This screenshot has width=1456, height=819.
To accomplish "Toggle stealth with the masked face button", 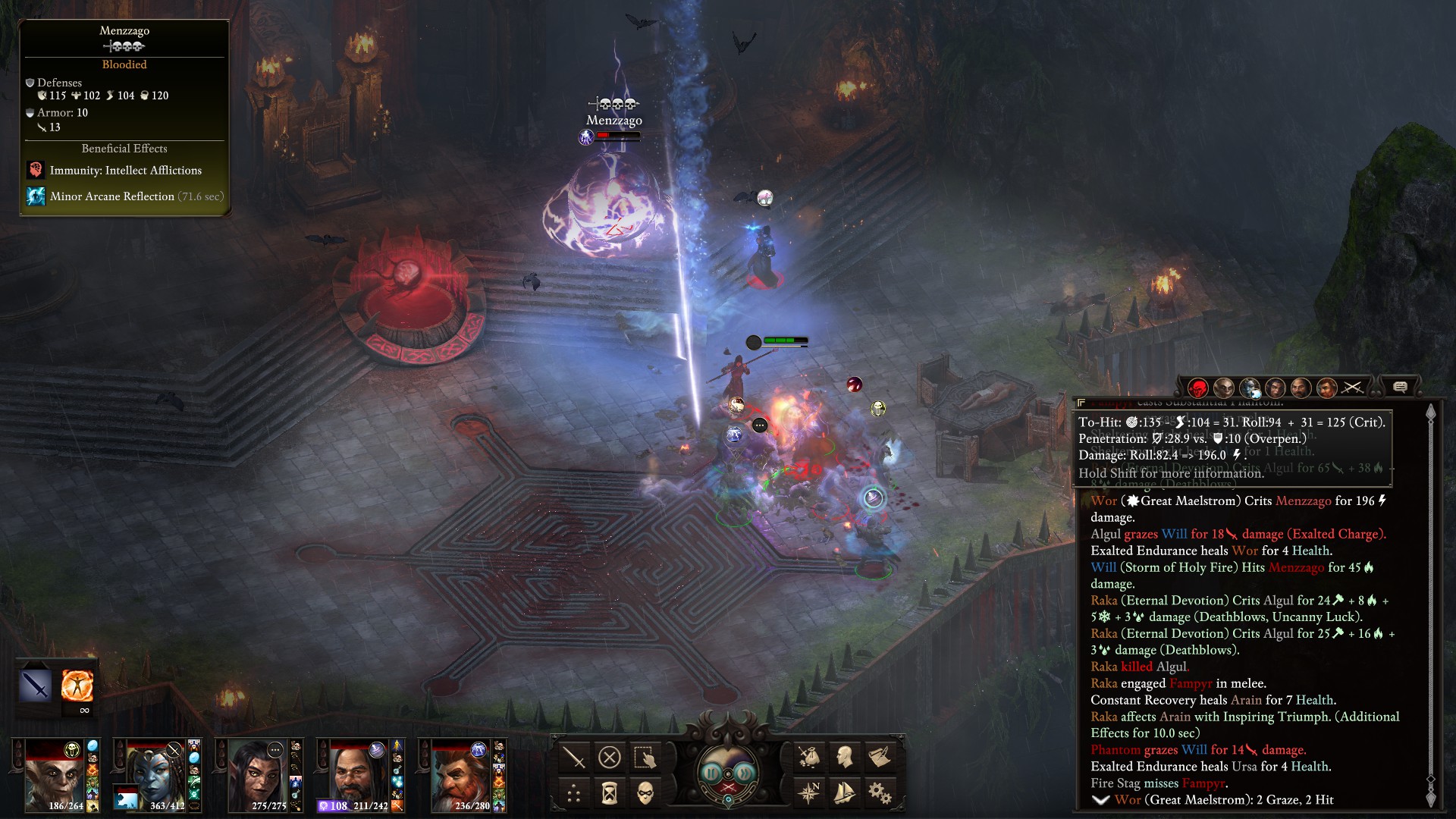I will (645, 793).
